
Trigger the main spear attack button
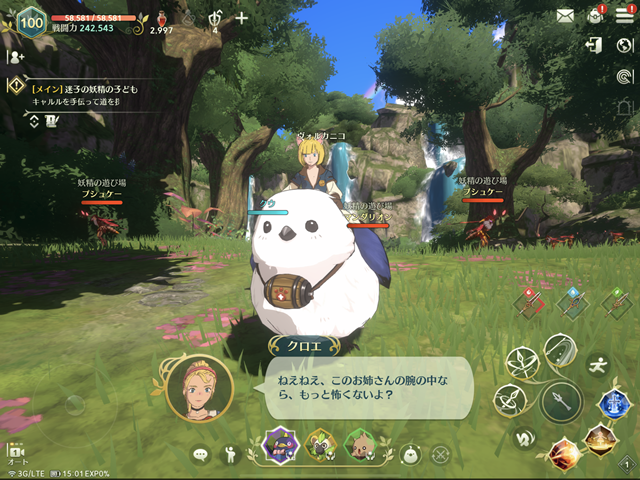[561, 402]
